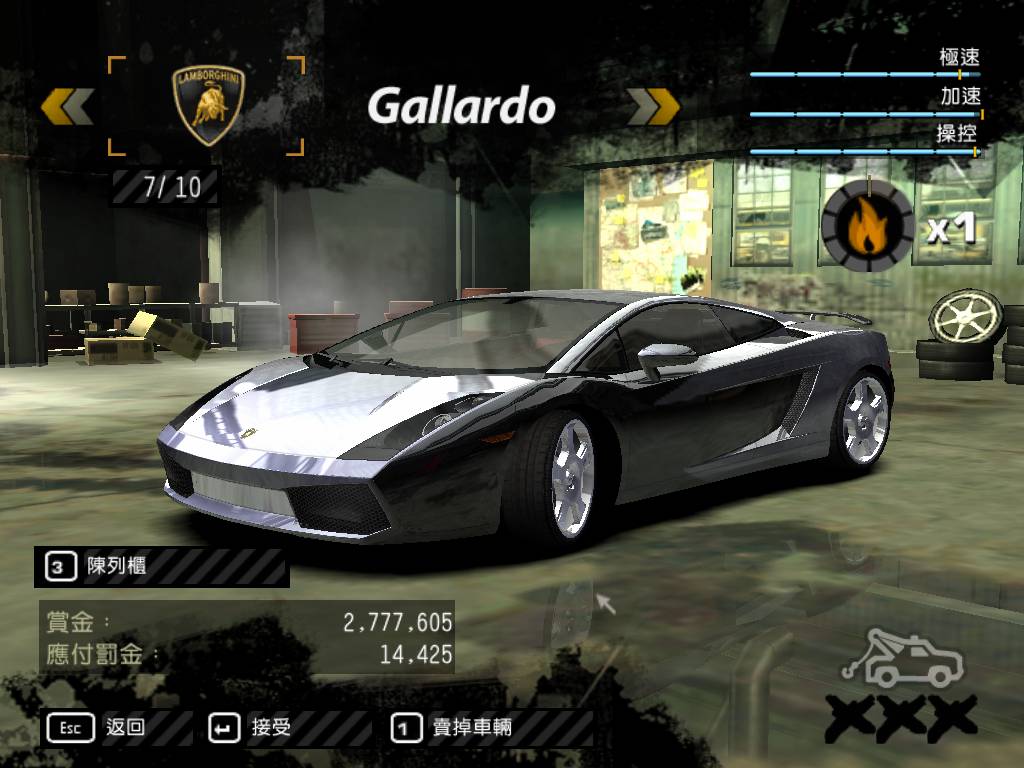Go to the previous car with left arrows

tap(68, 107)
